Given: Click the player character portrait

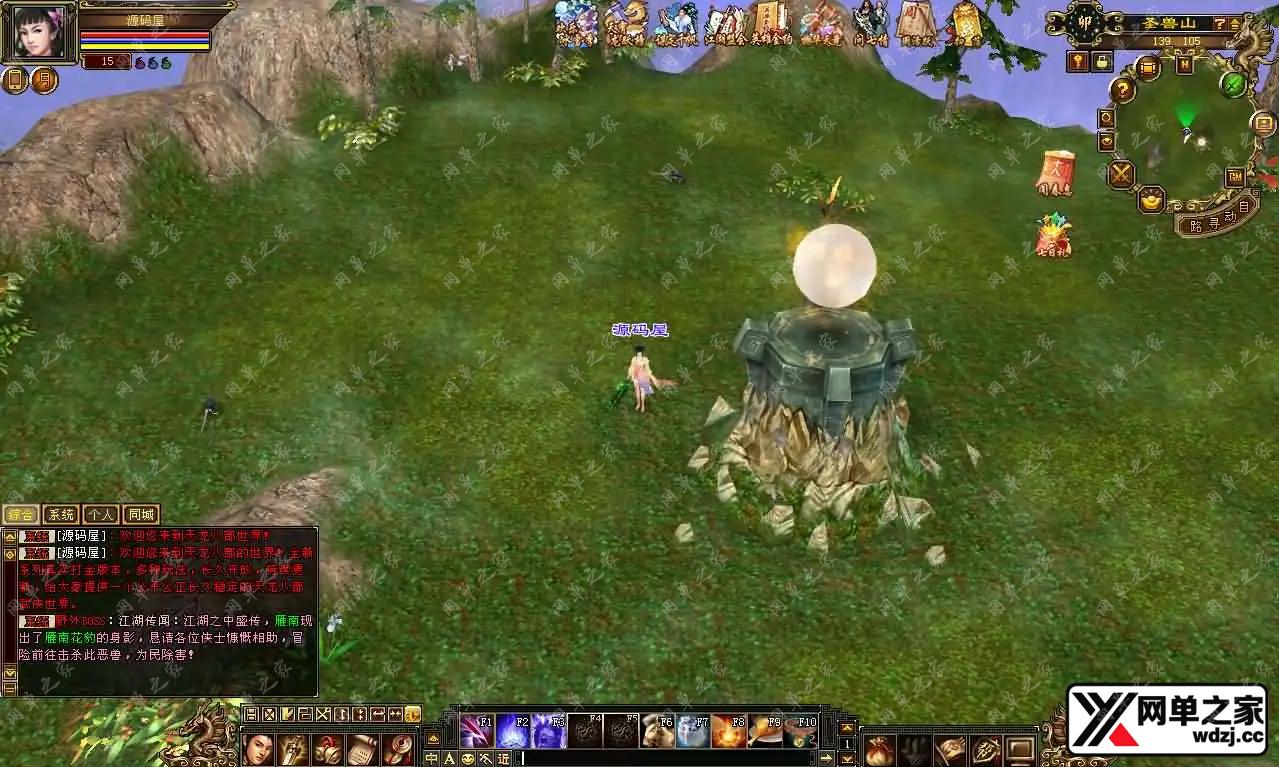Looking at the screenshot, I should [x=39, y=31].
